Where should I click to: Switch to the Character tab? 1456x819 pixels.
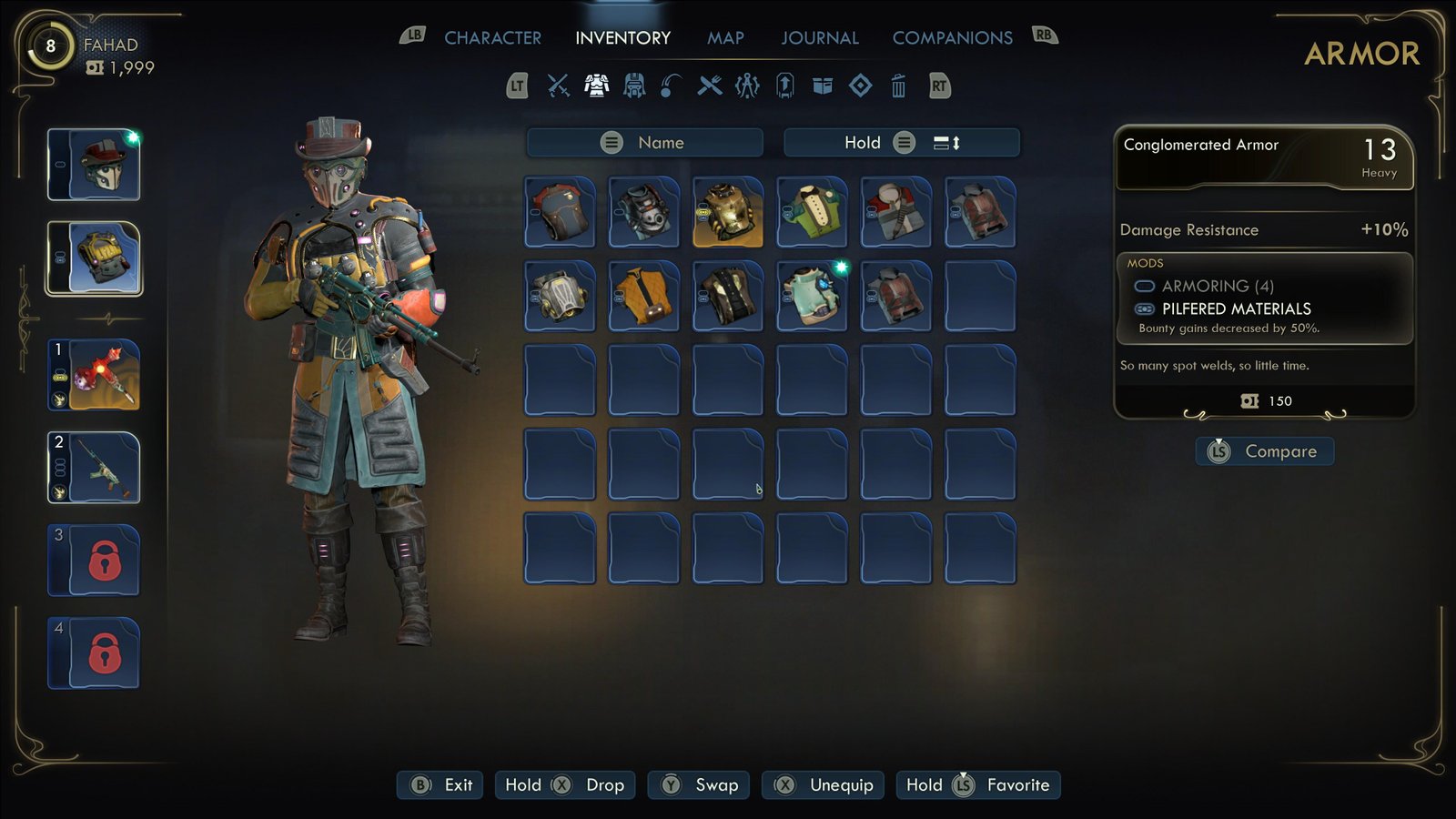tap(492, 38)
